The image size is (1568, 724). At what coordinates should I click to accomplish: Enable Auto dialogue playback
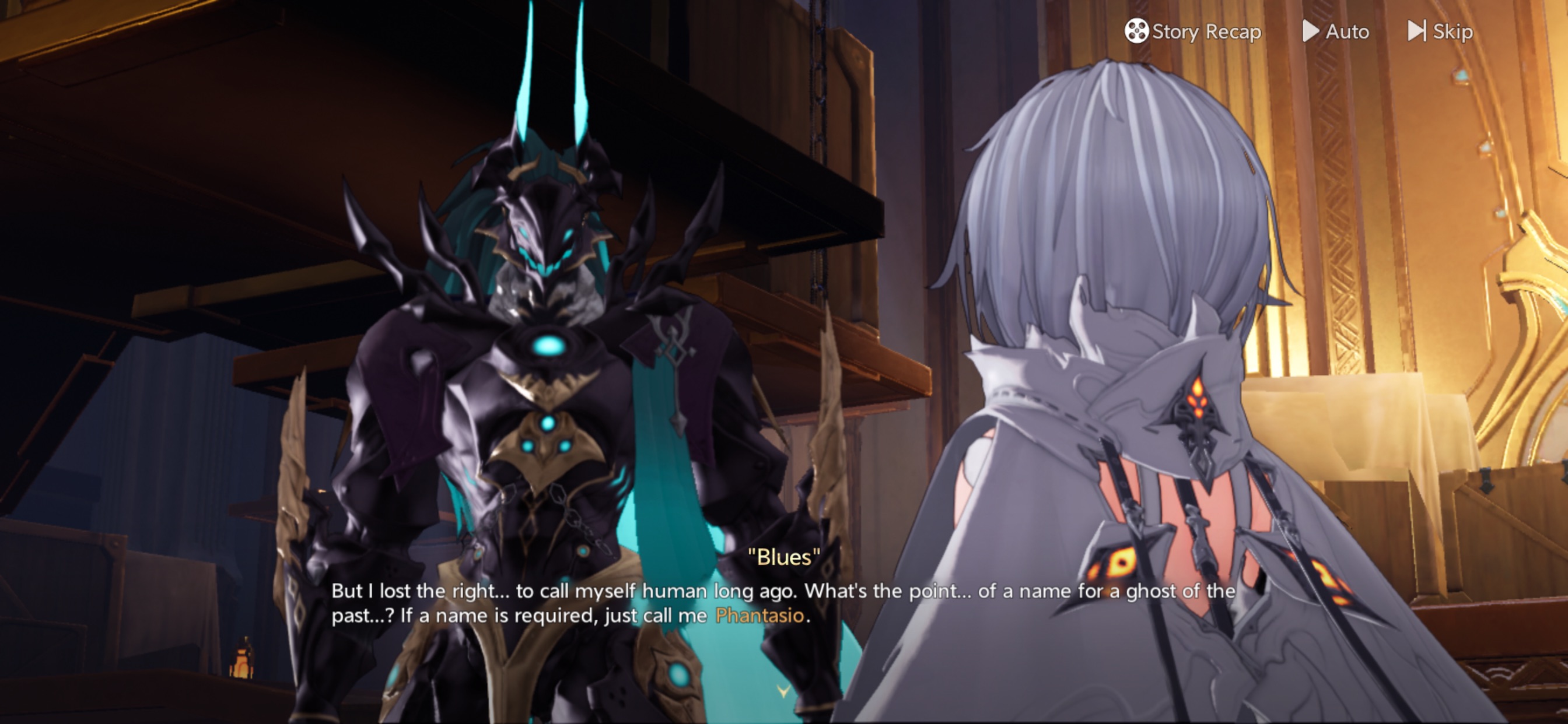(x=1335, y=31)
